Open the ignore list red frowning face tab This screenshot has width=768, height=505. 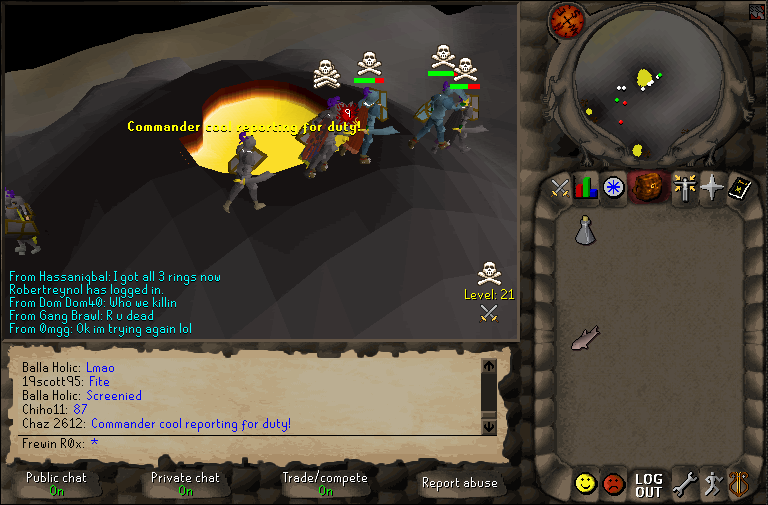click(x=613, y=485)
